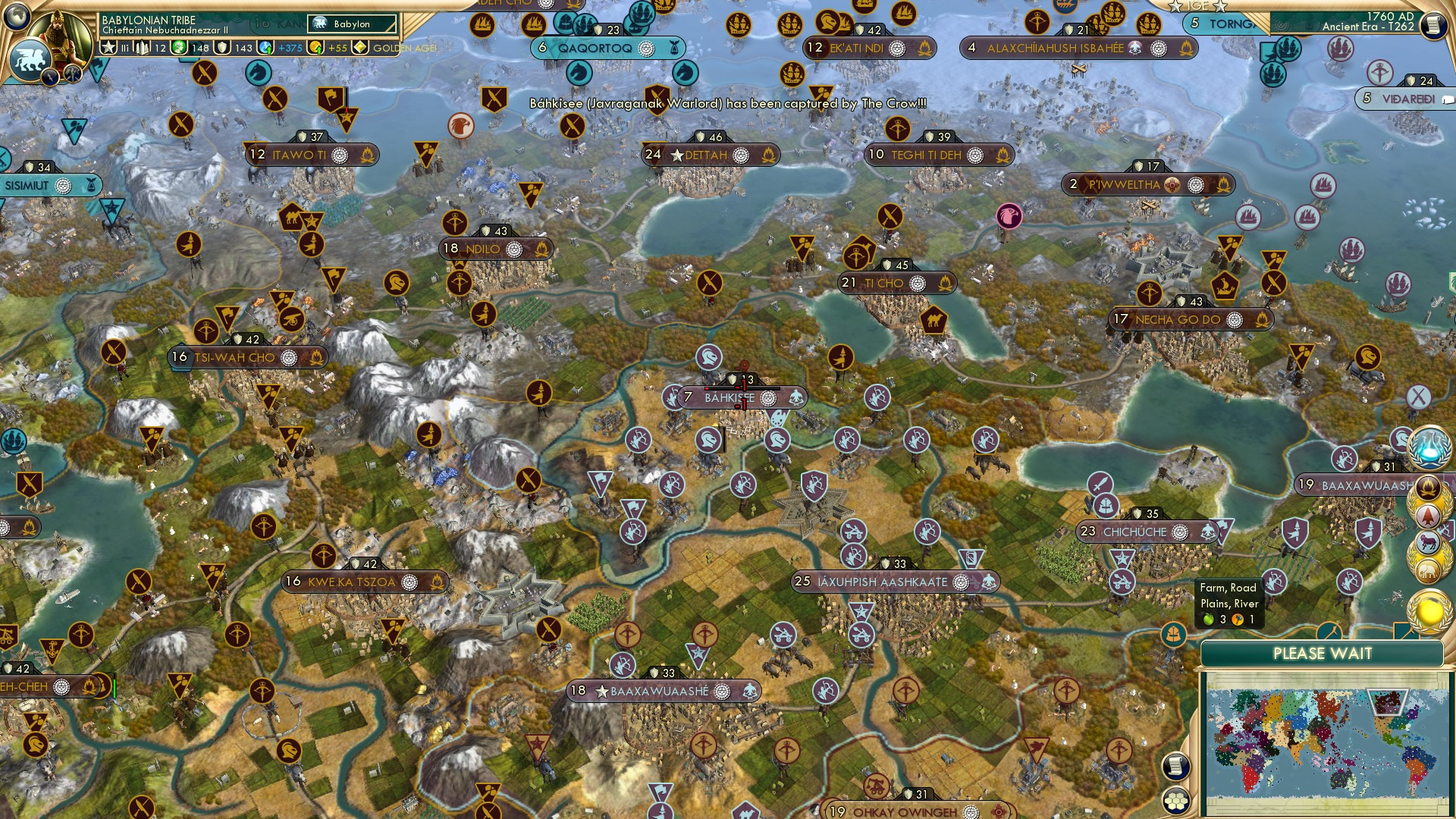Open the scroll menu beside the date
Image resolution: width=1456 pixels, height=819 pixels.
coord(1433,25)
